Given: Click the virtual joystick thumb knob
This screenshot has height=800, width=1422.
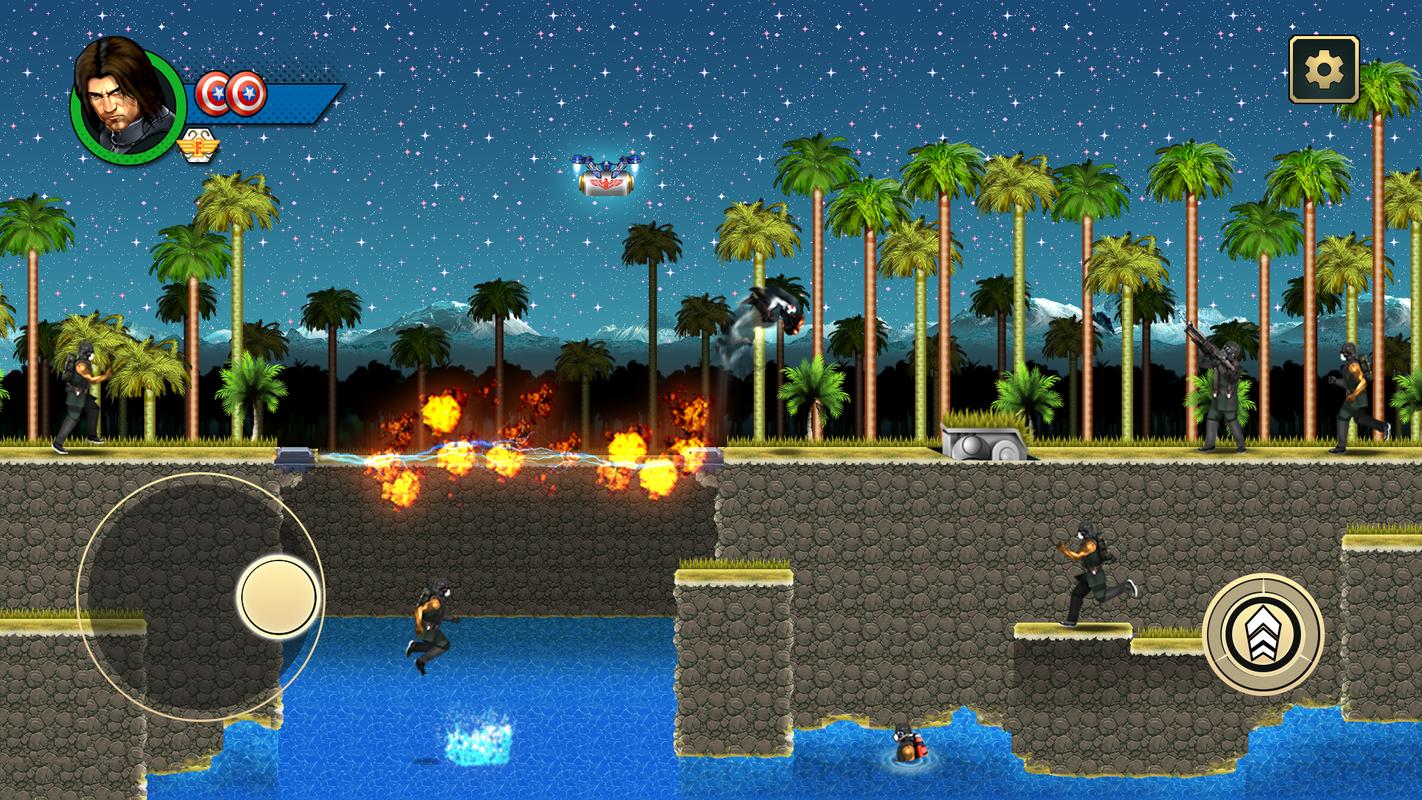Looking at the screenshot, I should pos(279,597).
